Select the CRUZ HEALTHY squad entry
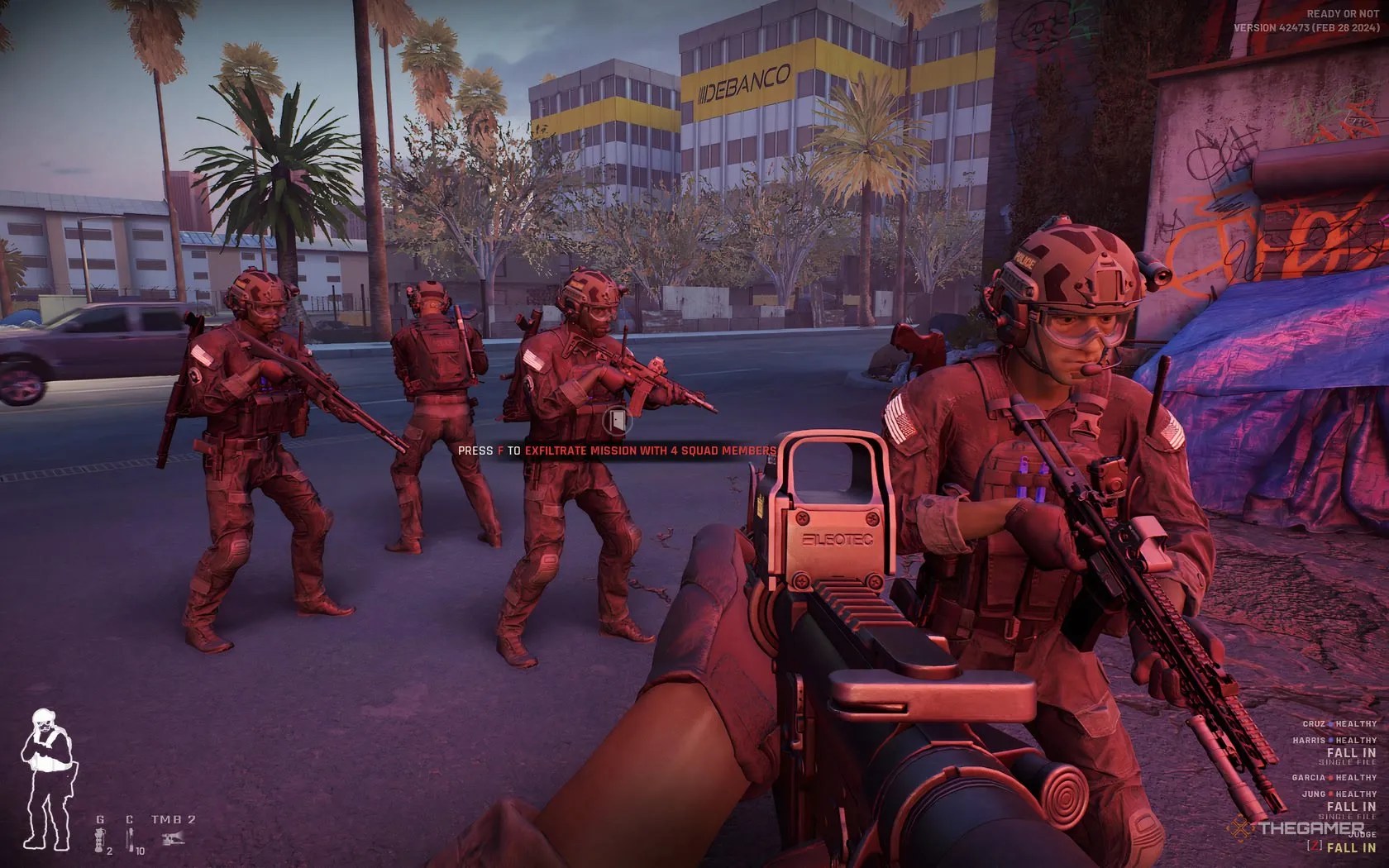1389x868 pixels. (1339, 724)
